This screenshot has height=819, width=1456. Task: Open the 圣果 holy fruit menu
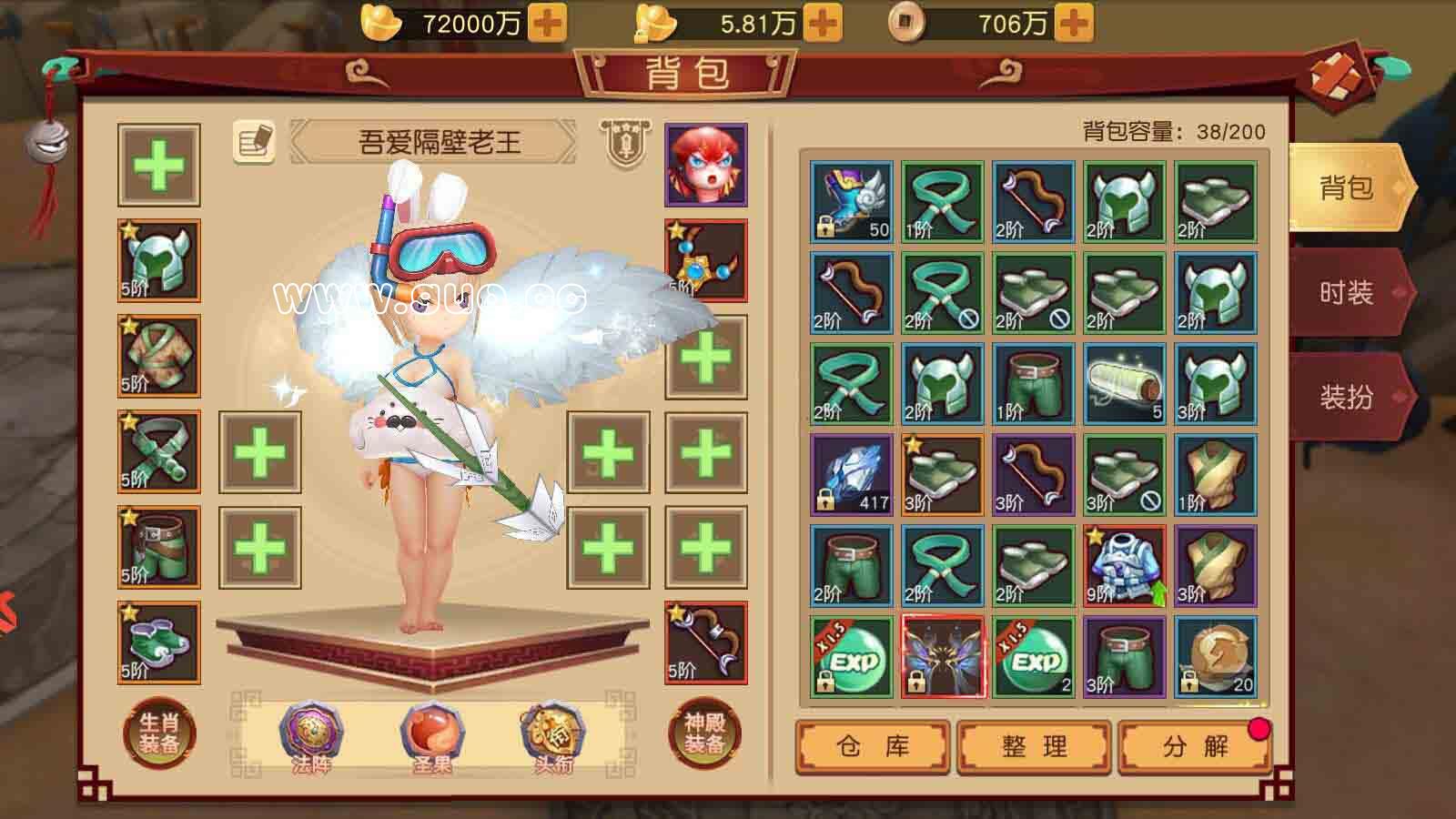[431, 735]
